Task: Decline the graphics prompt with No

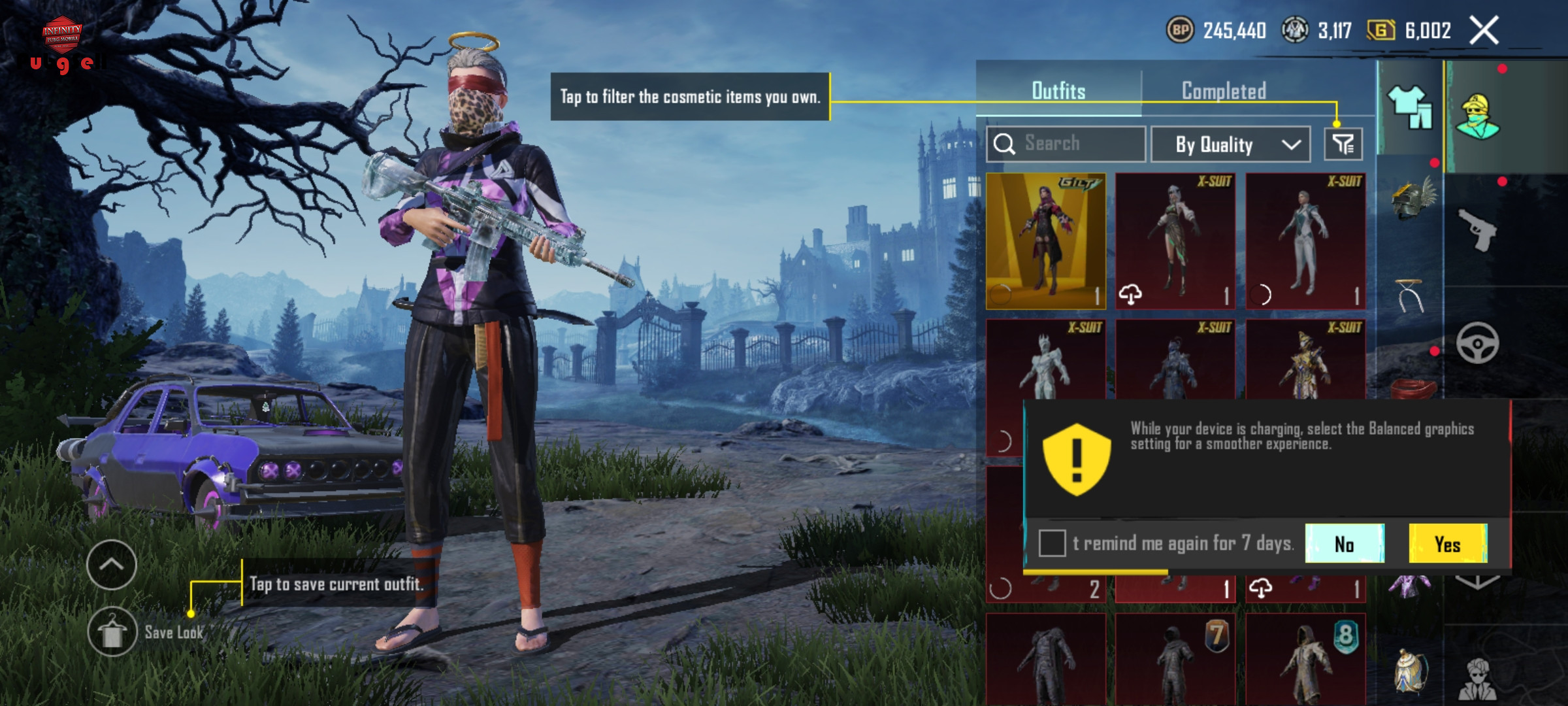Action: point(1345,544)
